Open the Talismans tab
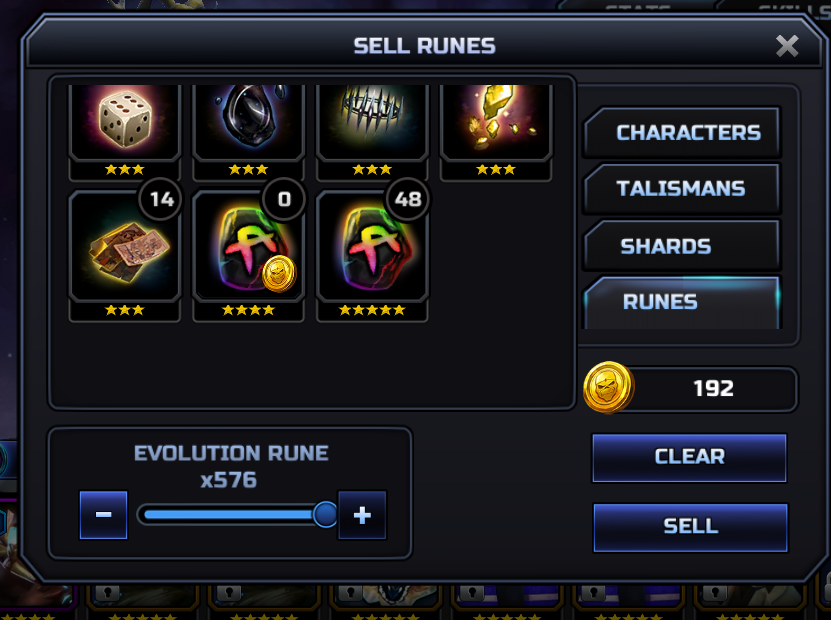 click(x=680, y=189)
